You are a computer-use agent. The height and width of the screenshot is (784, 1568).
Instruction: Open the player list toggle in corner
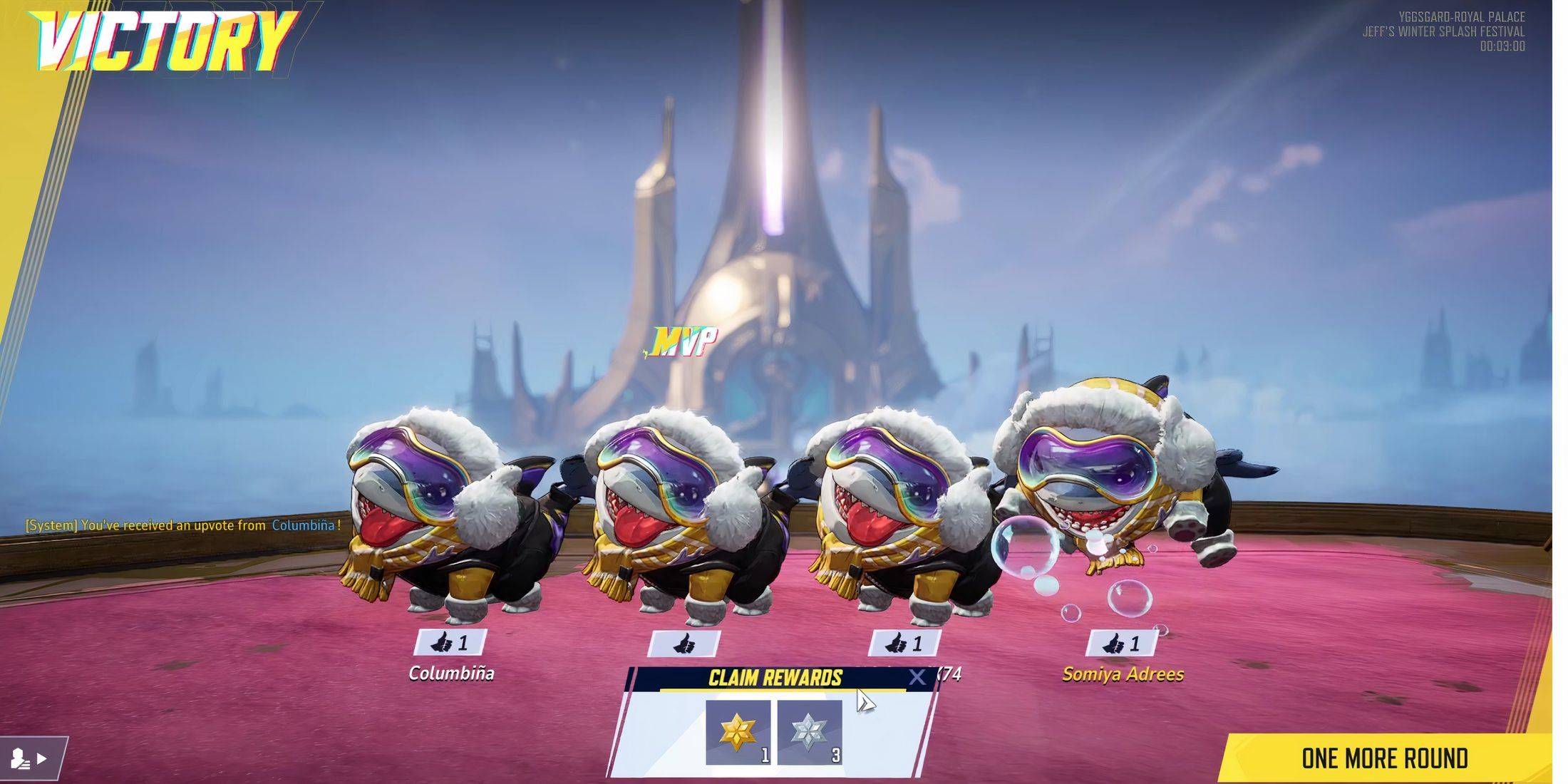point(32,758)
